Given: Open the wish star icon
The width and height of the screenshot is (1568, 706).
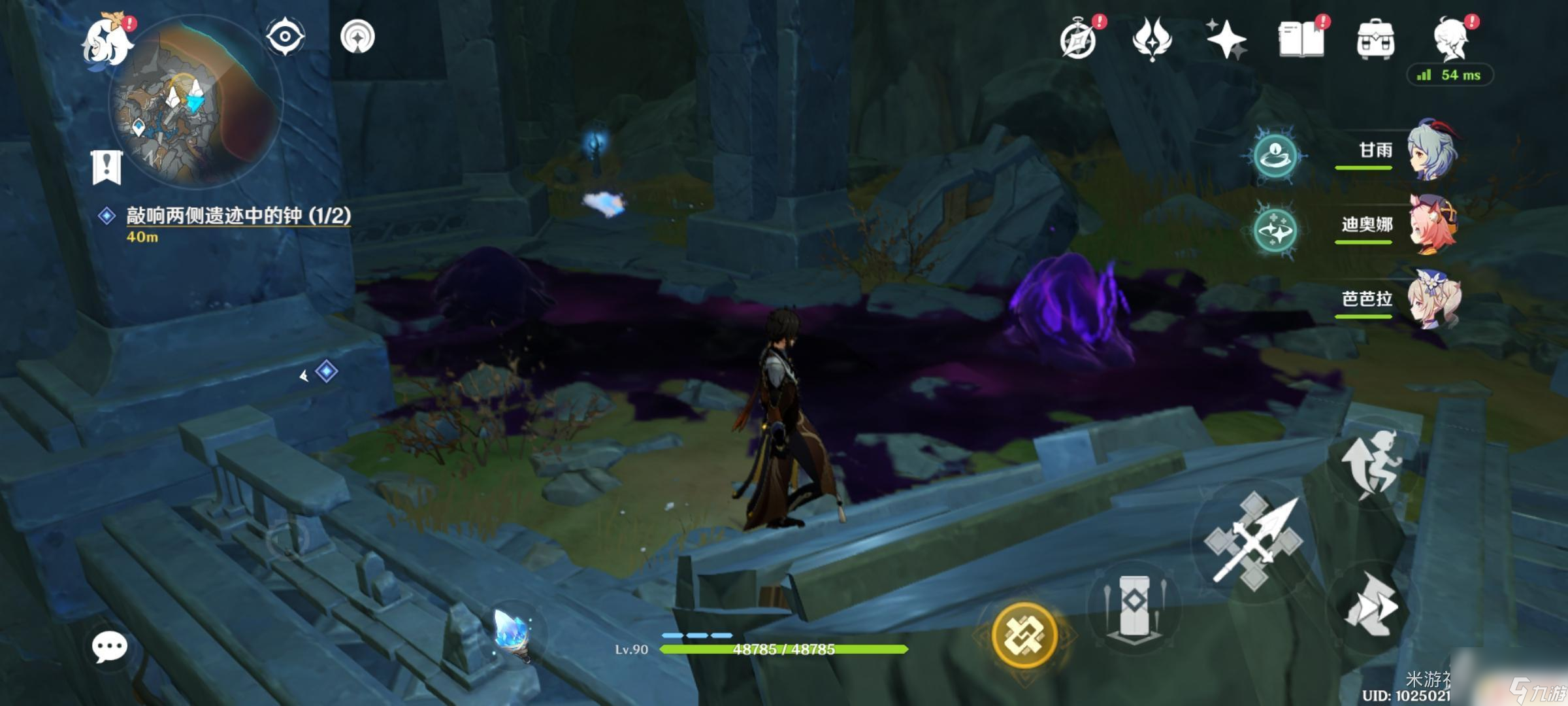Looking at the screenshot, I should pos(1226,39).
